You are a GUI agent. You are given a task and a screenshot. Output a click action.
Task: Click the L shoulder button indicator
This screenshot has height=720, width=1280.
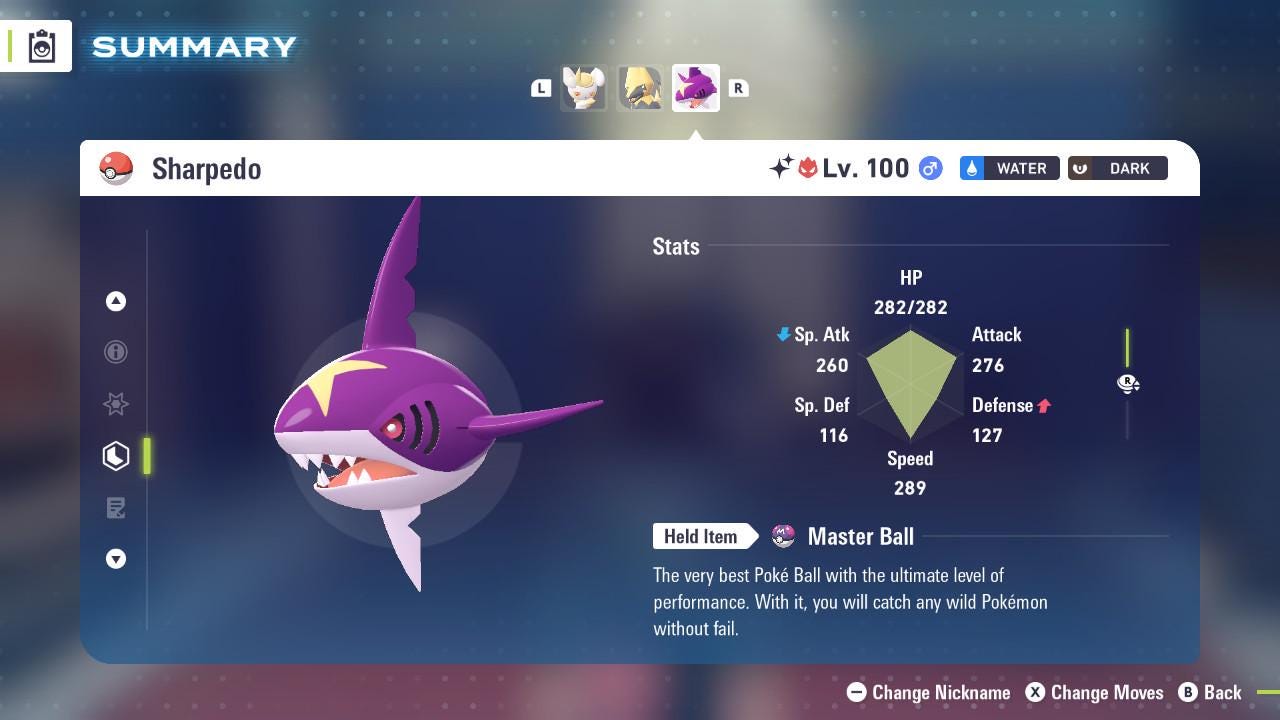pos(541,88)
